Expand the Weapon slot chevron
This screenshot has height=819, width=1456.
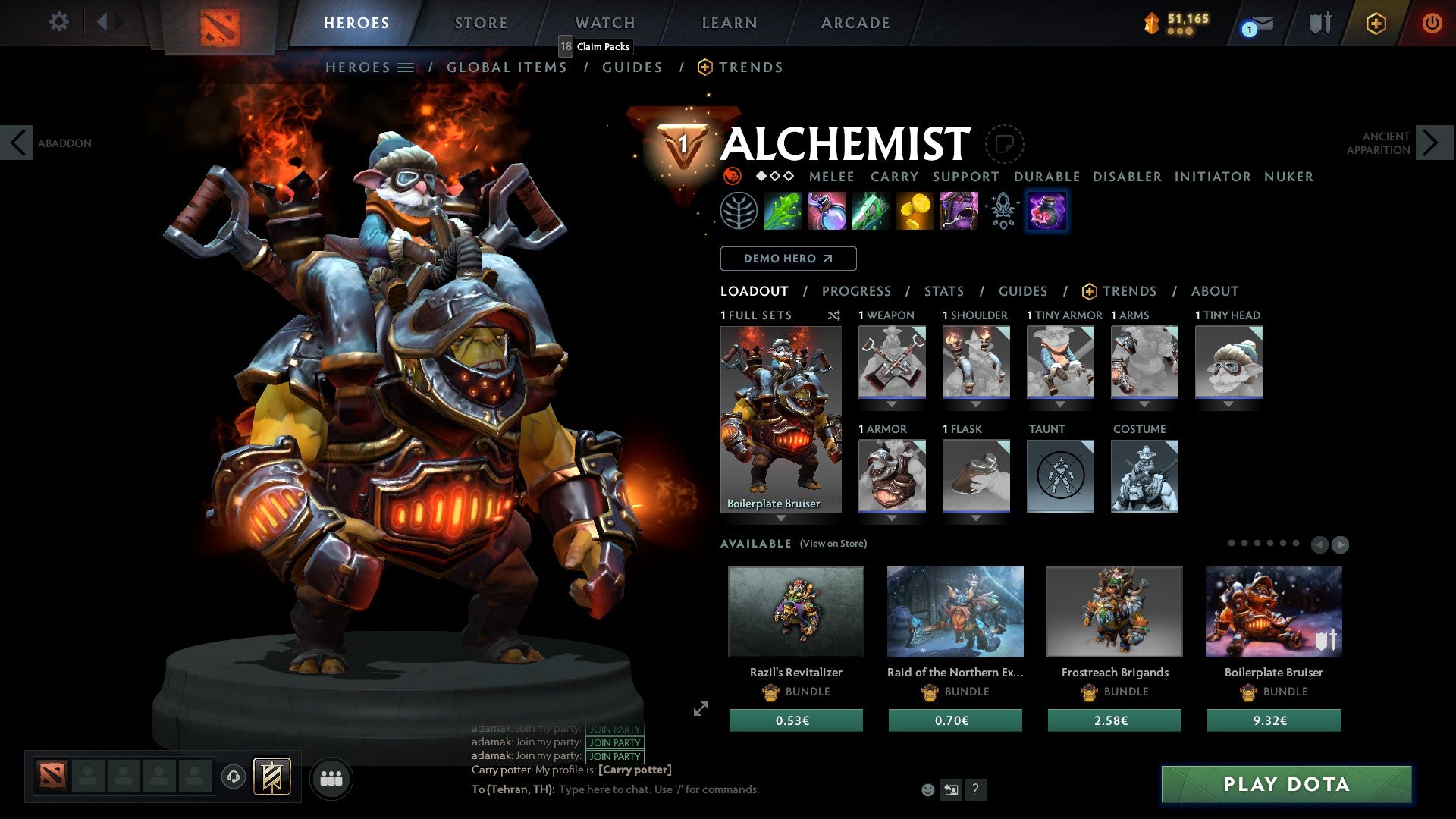[x=892, y=404]
